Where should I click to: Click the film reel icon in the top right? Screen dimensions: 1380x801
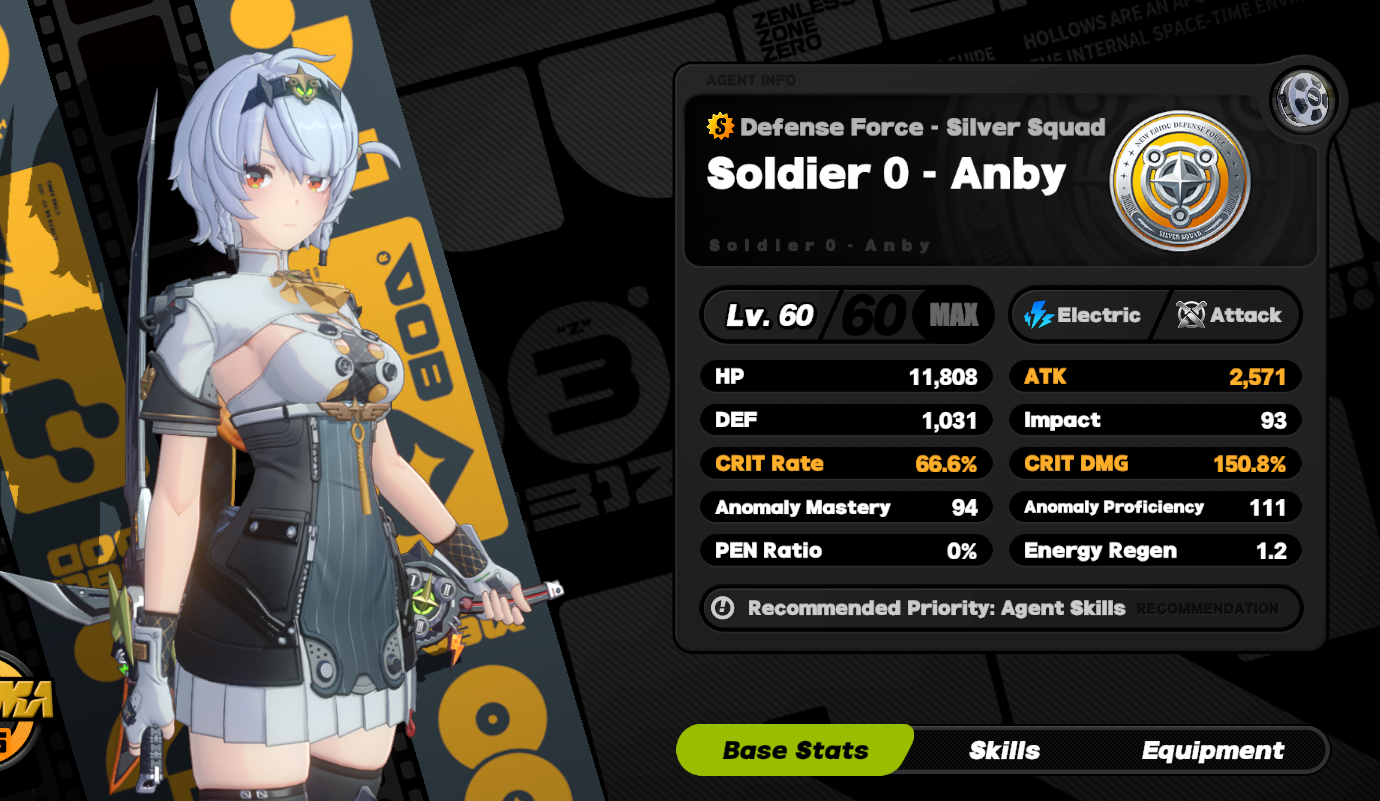click(x=1303, y=98)
